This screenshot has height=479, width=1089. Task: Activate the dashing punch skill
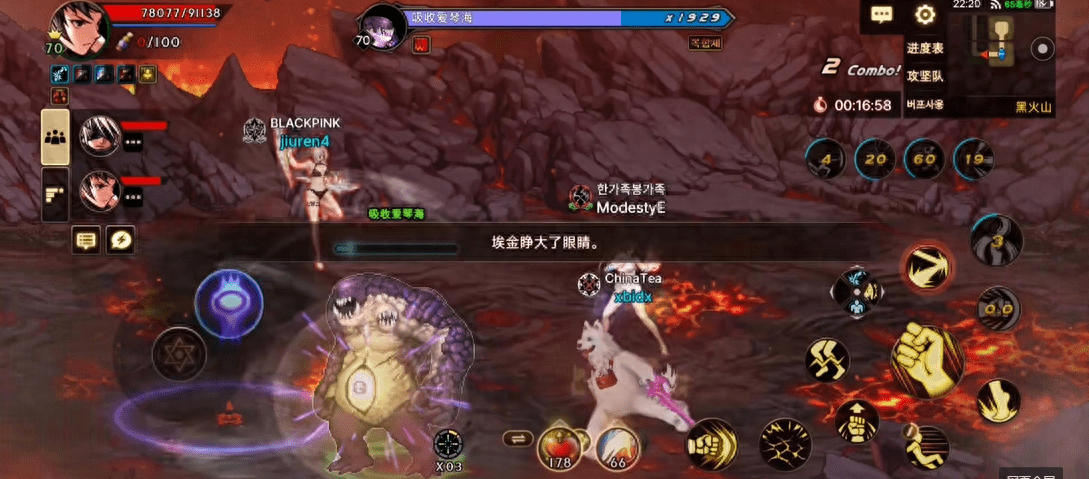pyautogui.click(x=711, y=443)
